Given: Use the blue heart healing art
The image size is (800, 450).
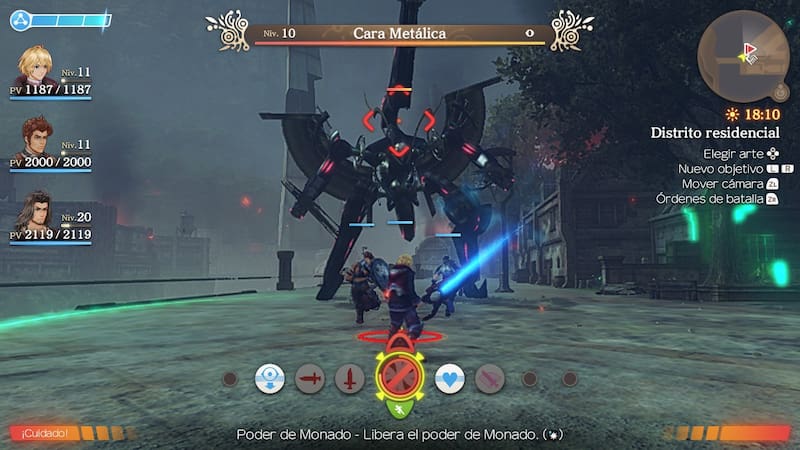Looking at the screenshot, I should [x=449, y=379].
